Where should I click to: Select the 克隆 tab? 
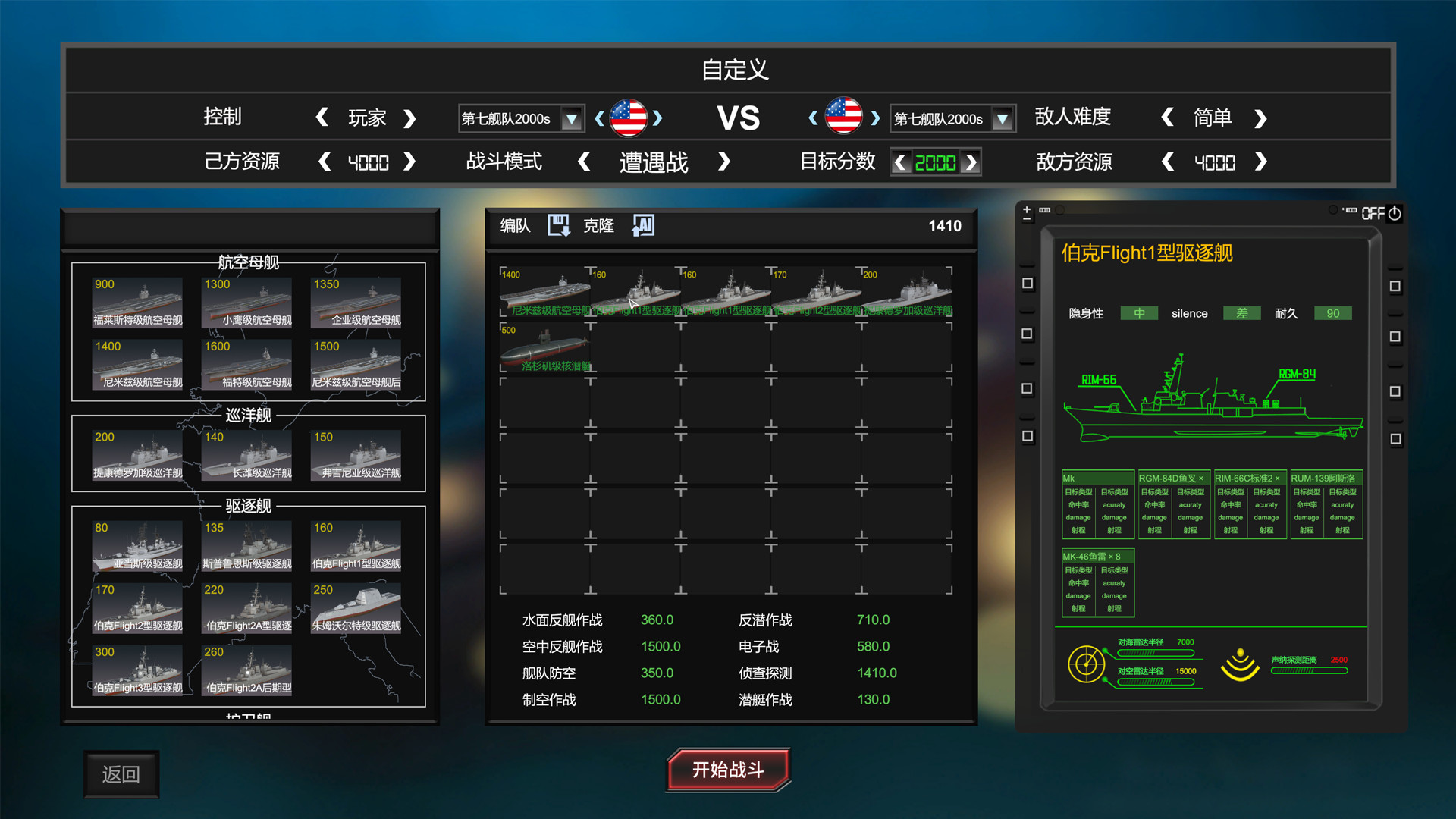point(598,225)
